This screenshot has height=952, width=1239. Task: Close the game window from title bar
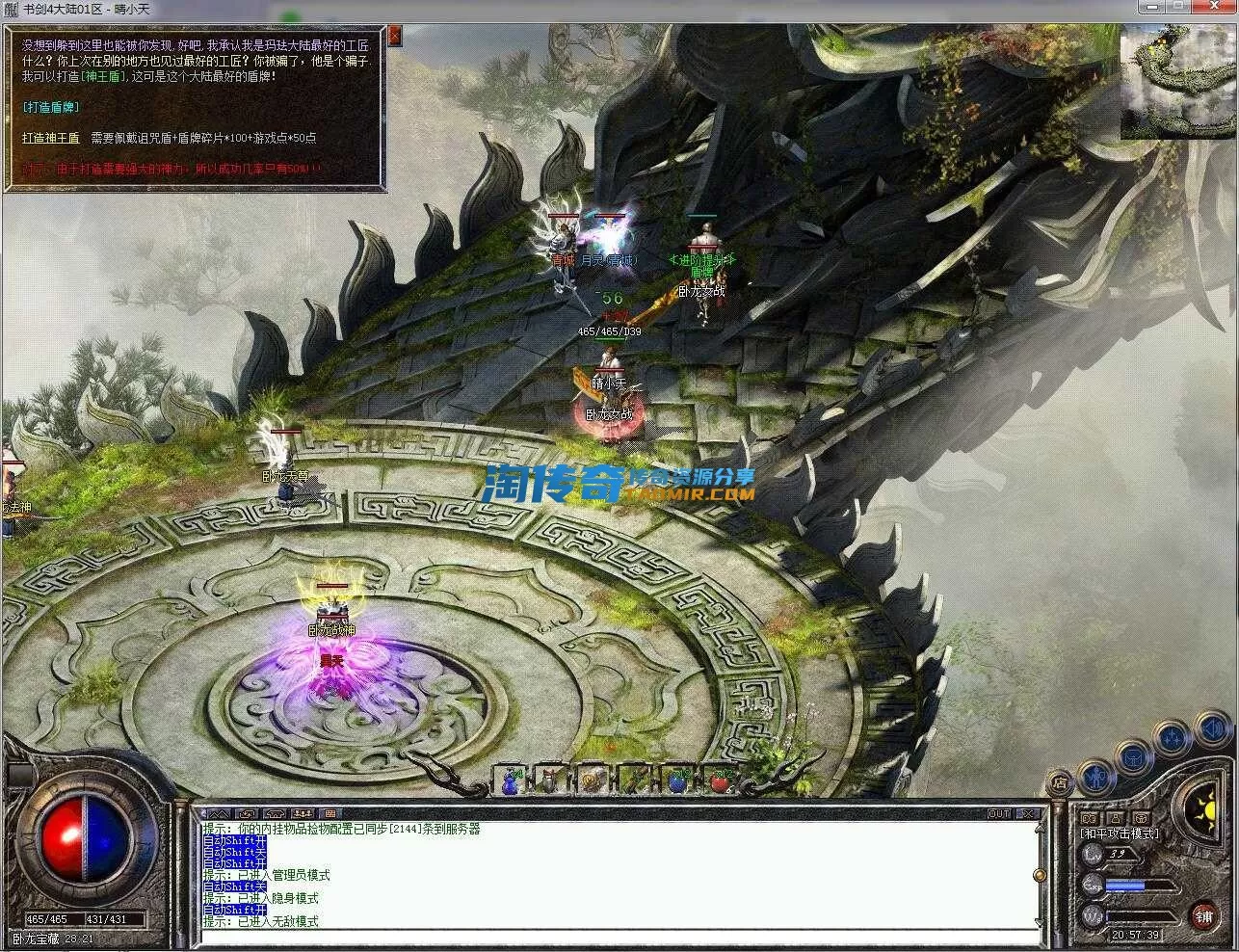[1218, 8]
